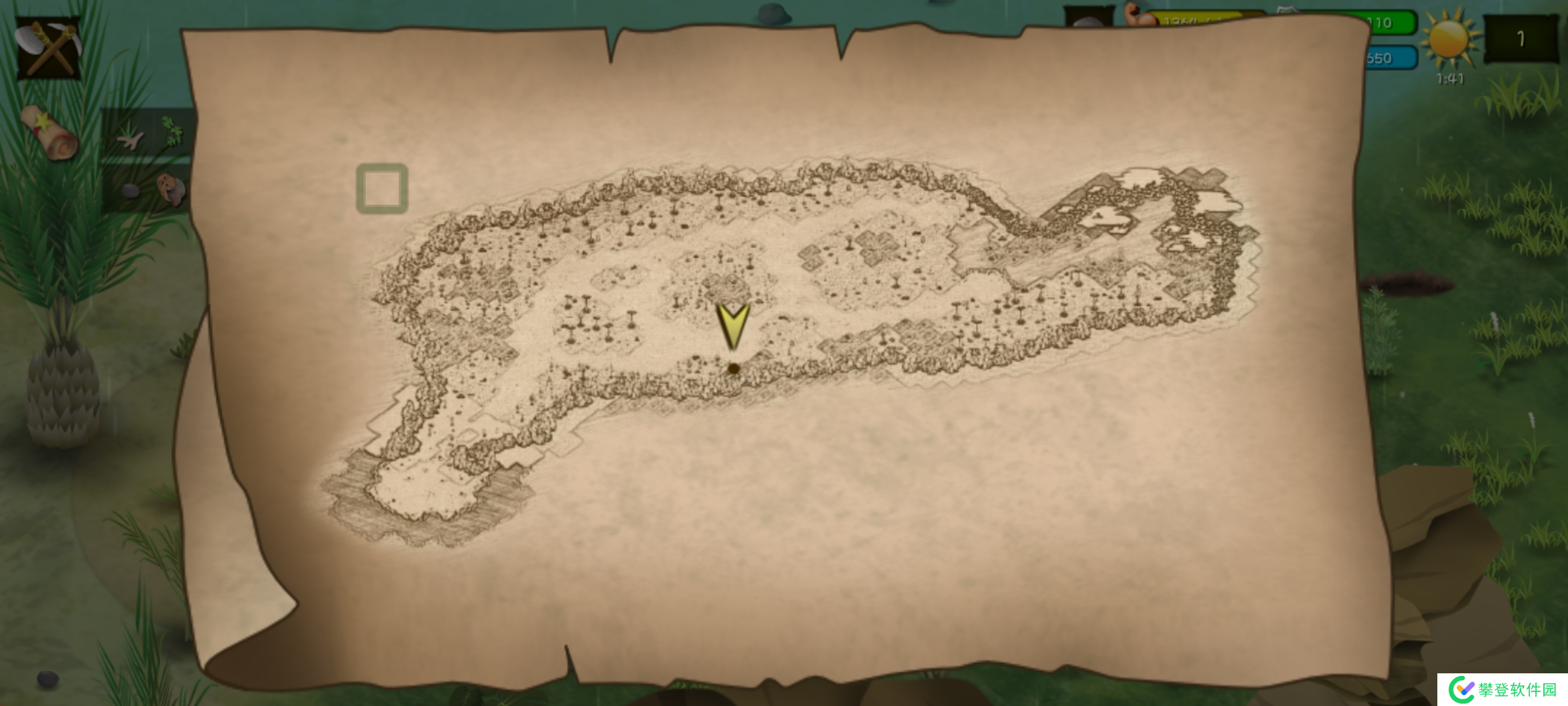
Task: Open the quest scroll with the yellow star
Action: [x=51, y=133]
